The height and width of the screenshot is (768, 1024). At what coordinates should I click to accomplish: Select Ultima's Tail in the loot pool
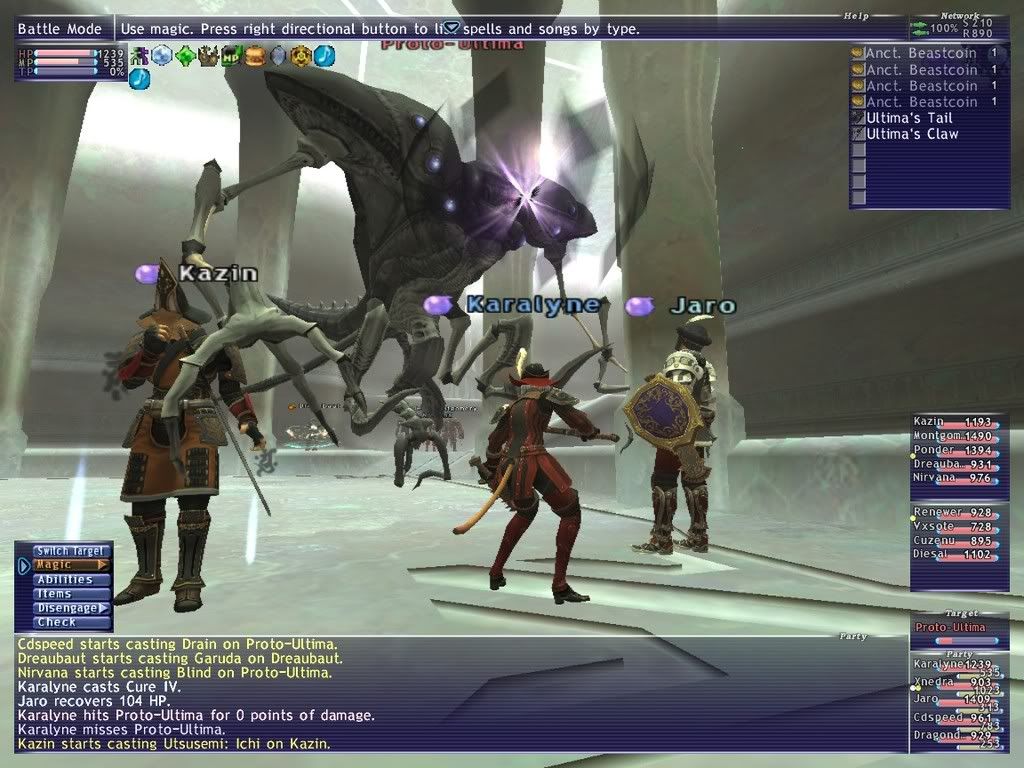pyautogui.click(x=909, y=118)
